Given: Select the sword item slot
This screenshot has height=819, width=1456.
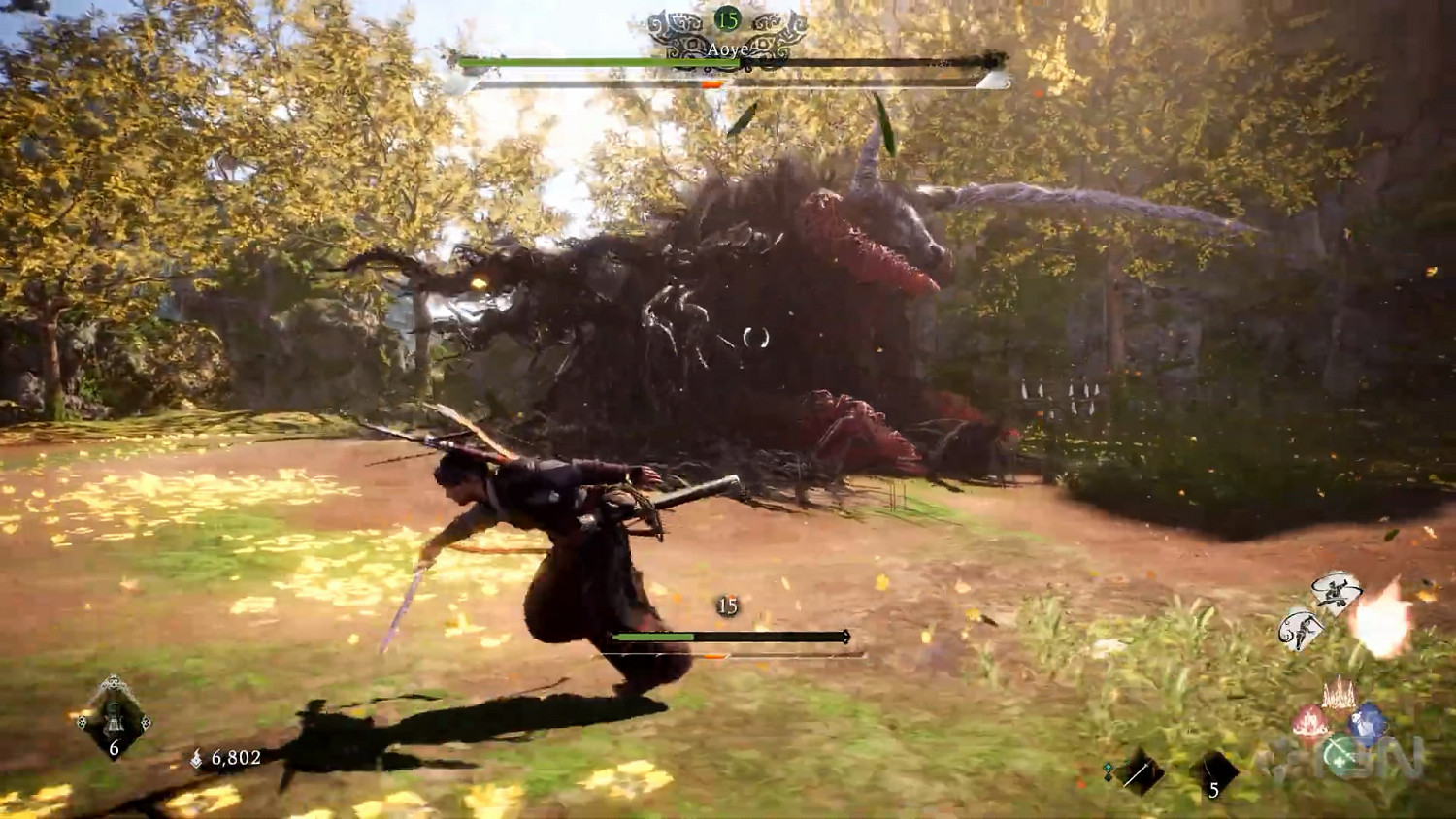Looking at the screenshot, I should tap(1141, 773).
